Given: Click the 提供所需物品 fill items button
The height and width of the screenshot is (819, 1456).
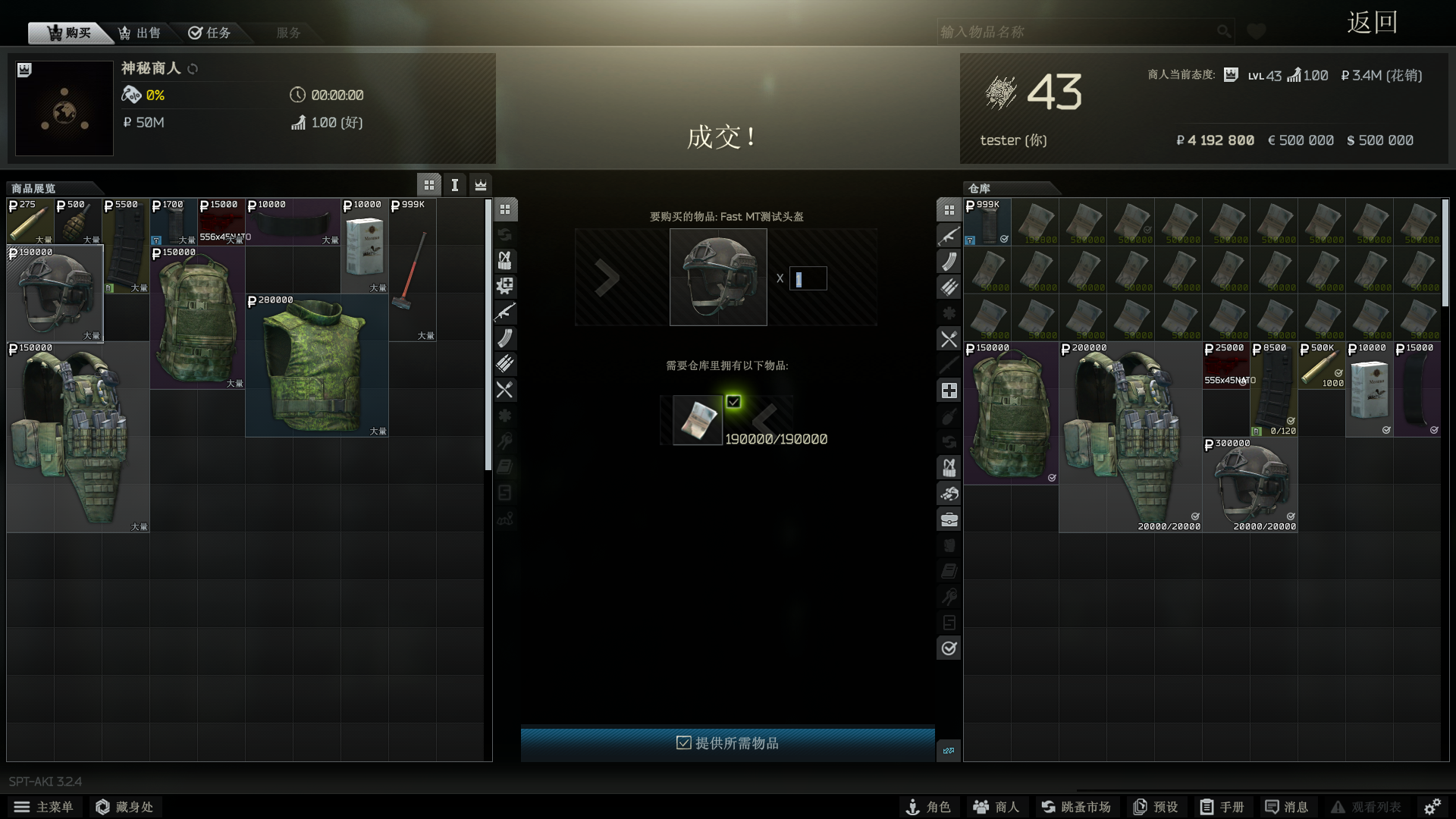Looking at the screenshot, I should [x=727, y=743].
